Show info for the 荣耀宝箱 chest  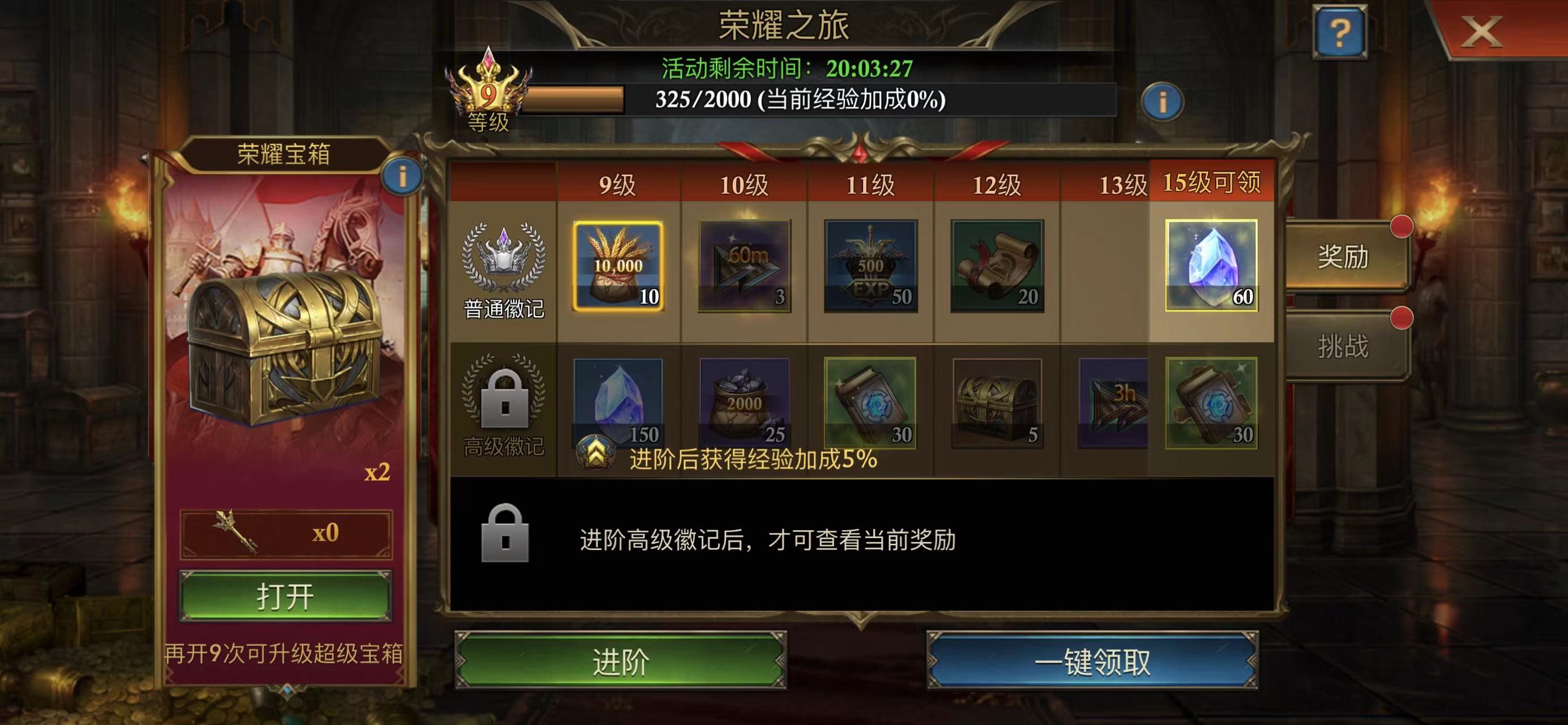[401, 177]
